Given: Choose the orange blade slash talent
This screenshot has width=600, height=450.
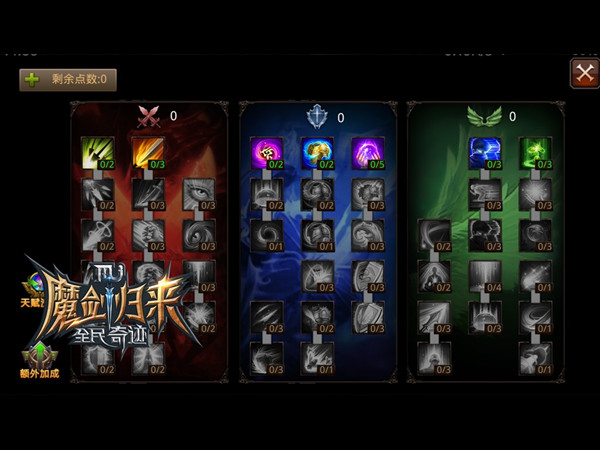Looking at the screenshot, I should point(147,152).
